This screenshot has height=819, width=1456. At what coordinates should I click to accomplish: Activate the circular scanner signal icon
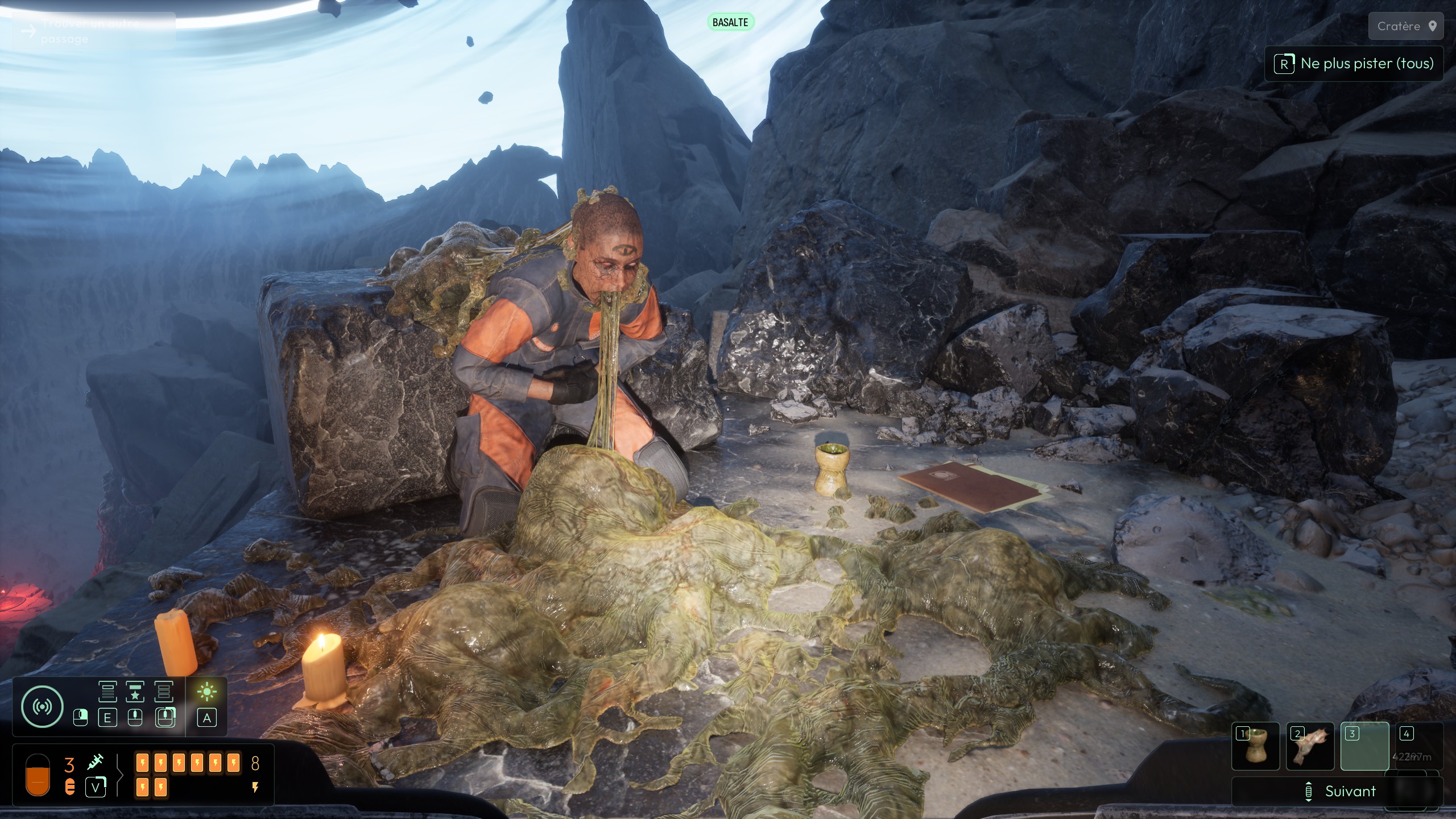click(x=42, y=707)
